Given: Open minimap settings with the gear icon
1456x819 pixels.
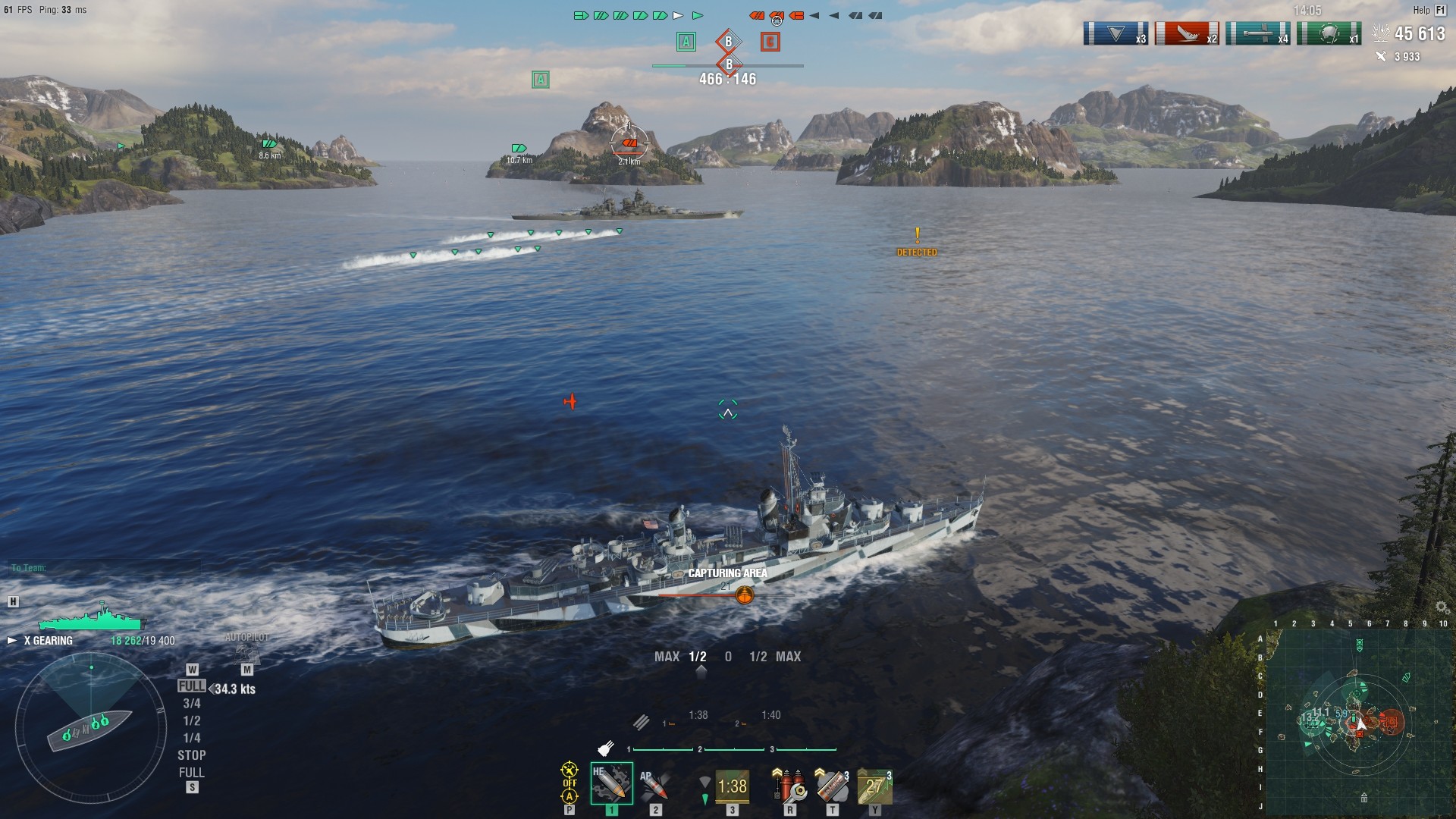Looking at the screenshot, I should pyautogui.click(x=1442, y=607).
